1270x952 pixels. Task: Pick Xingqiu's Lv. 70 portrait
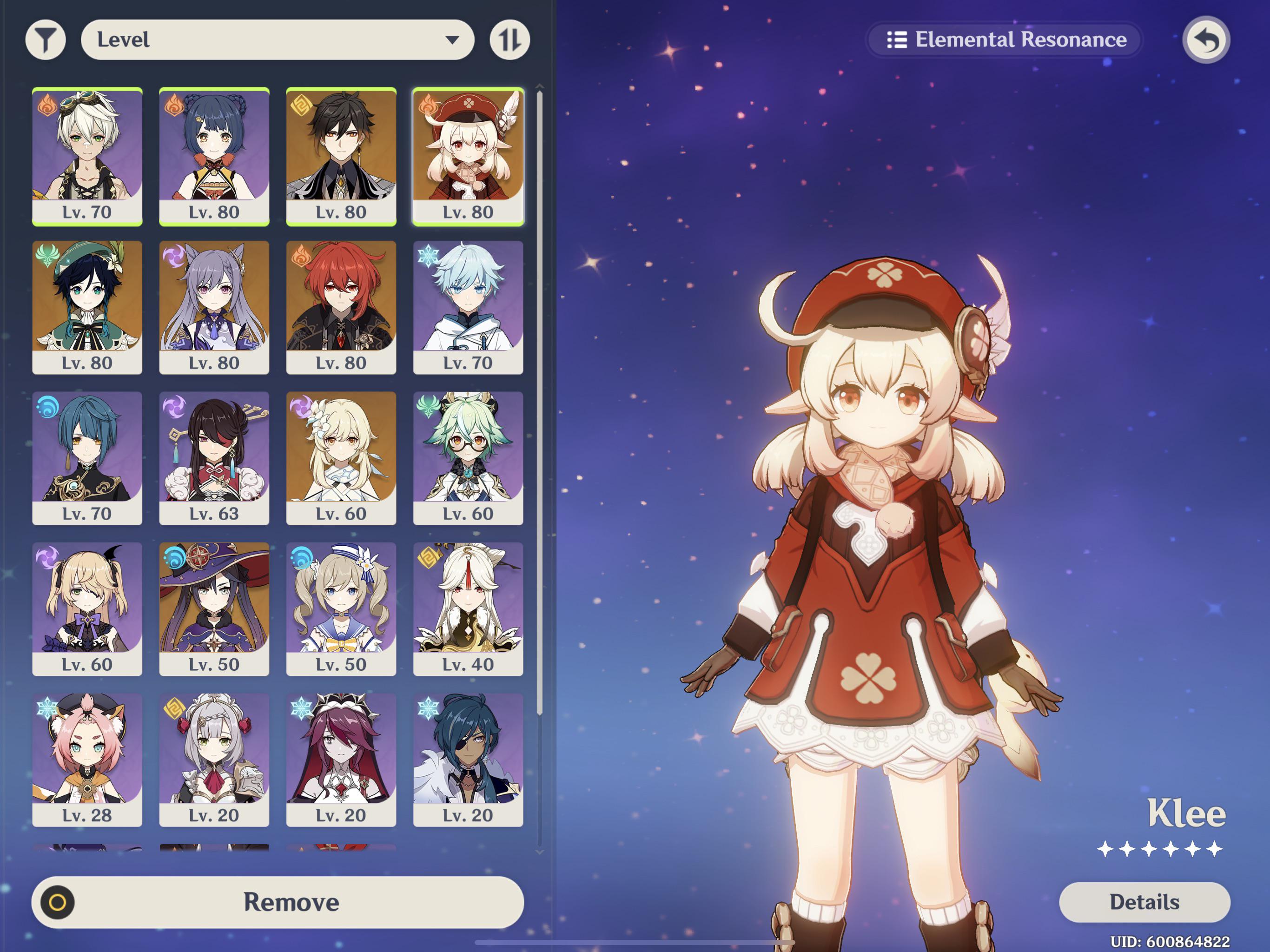pyautogui.click(x=87, y=458)
